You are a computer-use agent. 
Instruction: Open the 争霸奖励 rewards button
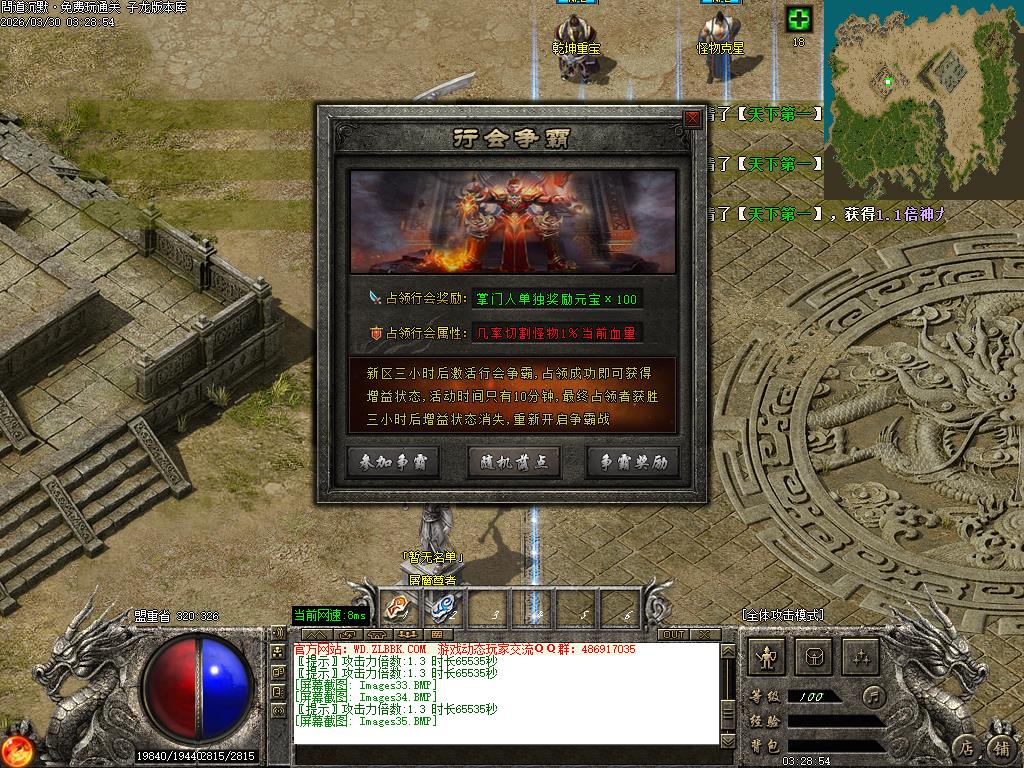(x=632, y=461)
